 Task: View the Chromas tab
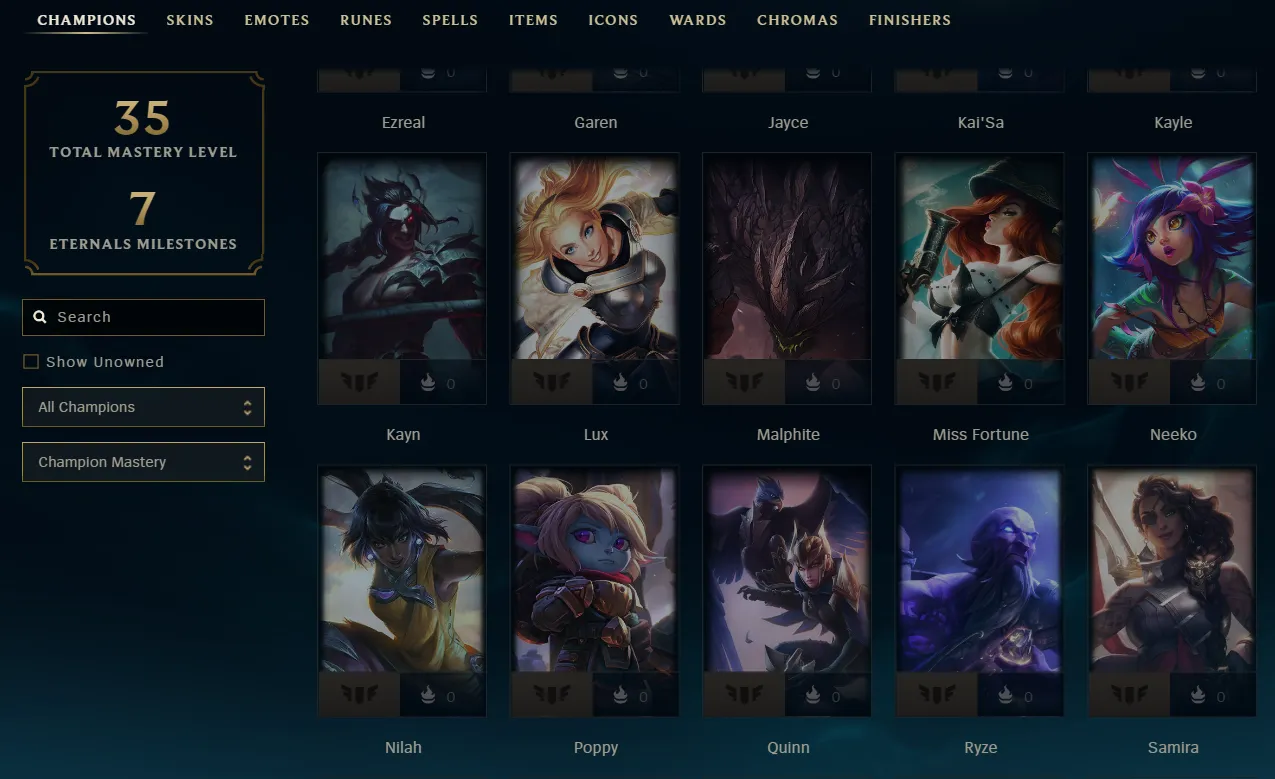pyautogui.click(x=798, y=20)
